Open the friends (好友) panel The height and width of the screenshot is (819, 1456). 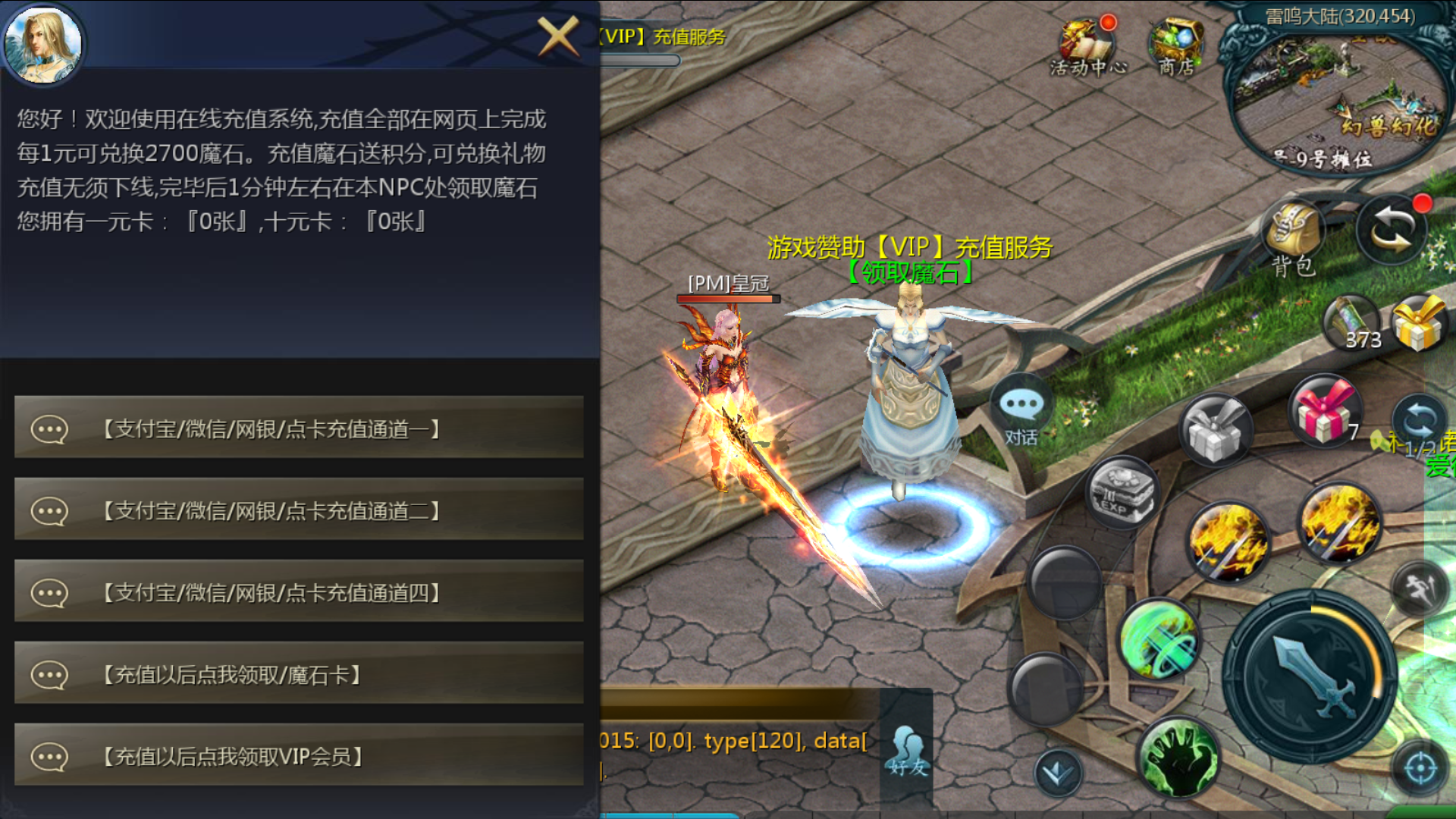tap(908, 751)
